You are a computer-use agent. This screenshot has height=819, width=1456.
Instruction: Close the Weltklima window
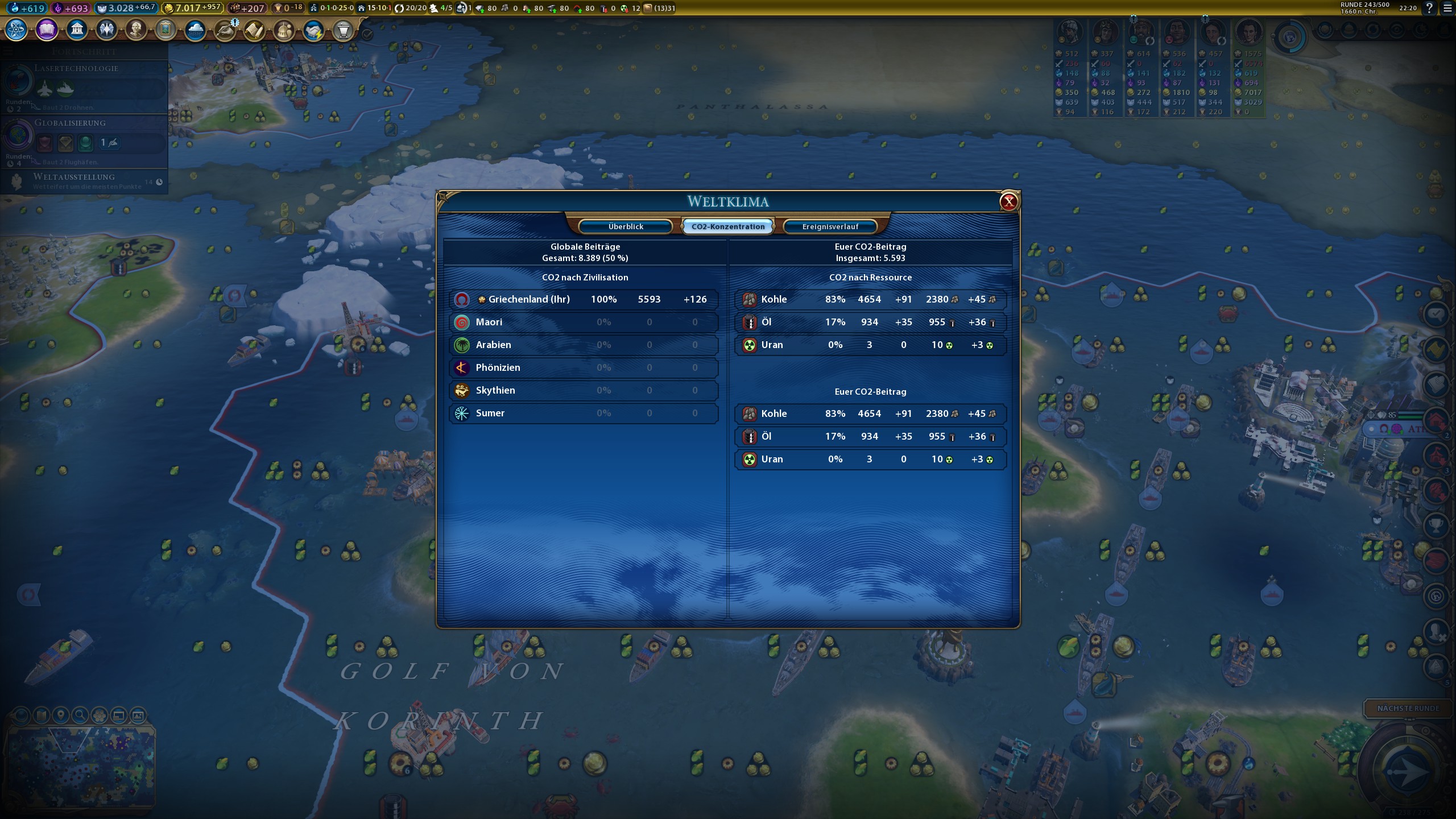click(1008, 201)
